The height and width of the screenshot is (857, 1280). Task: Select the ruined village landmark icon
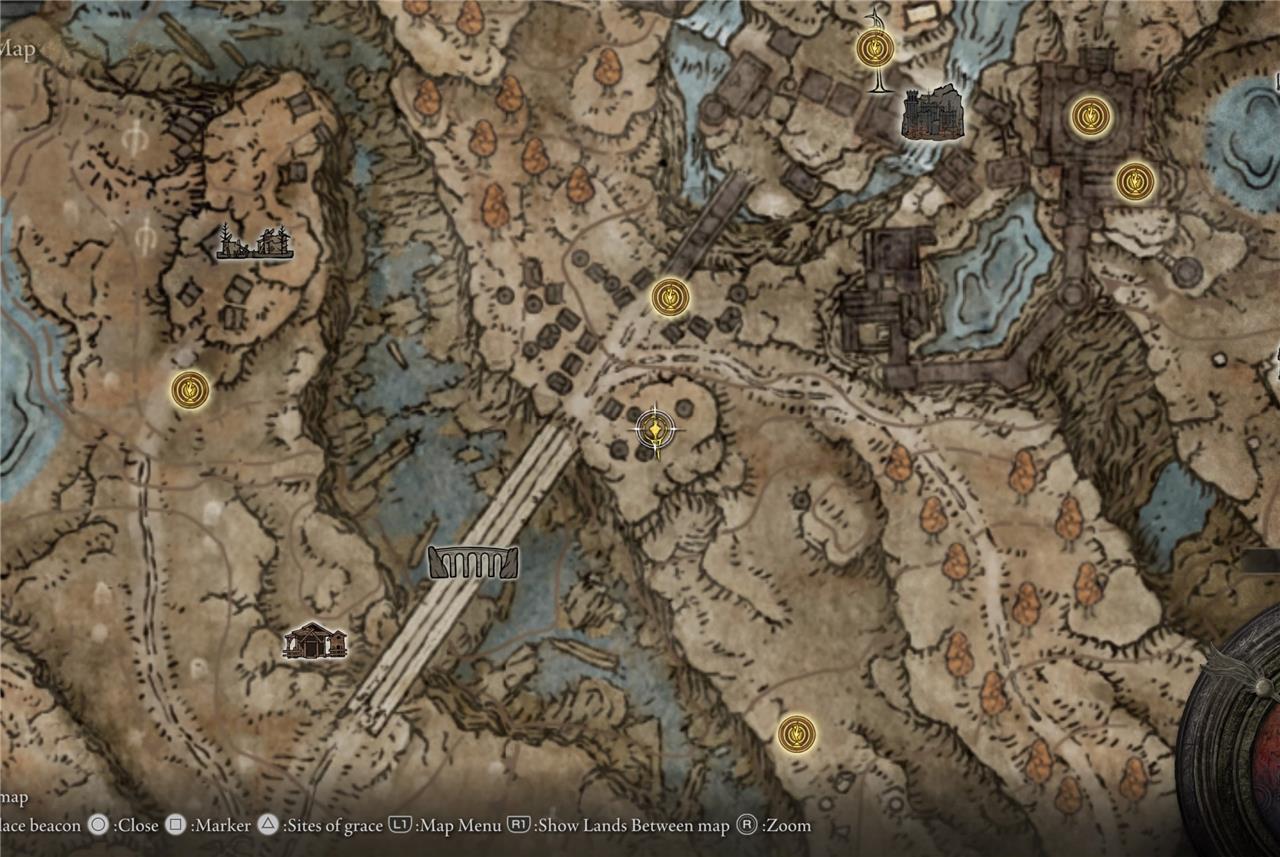pyautogui.click(x=255, y=242)
